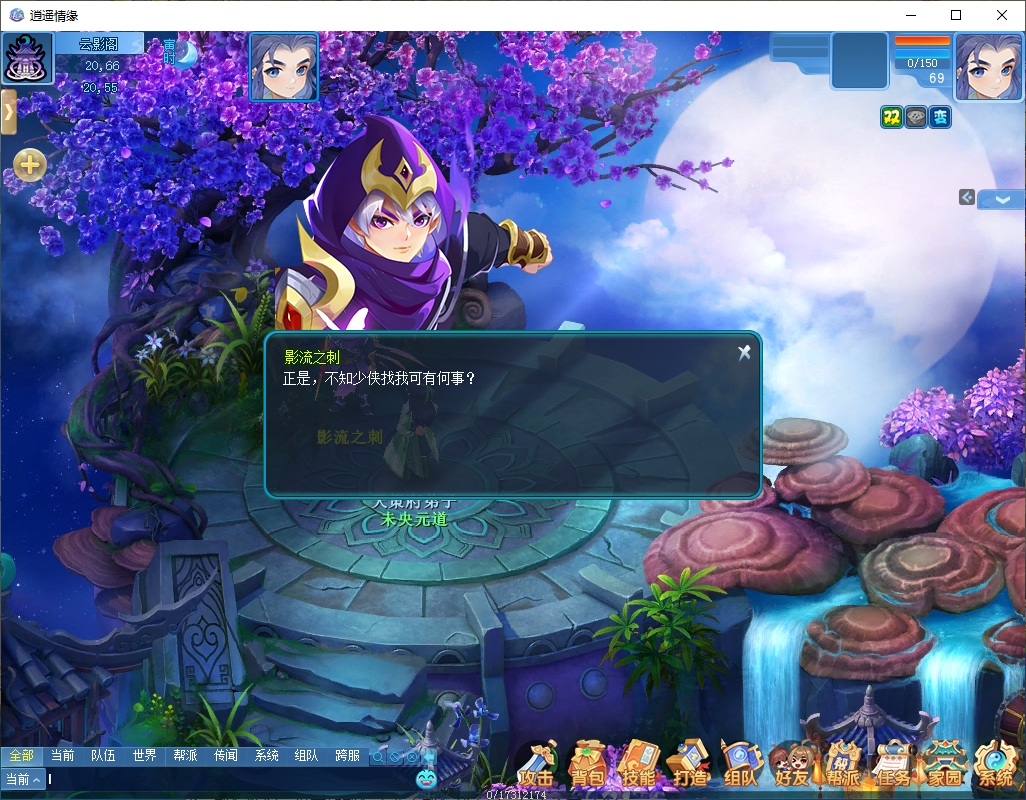Open the 技能 skills panel

pos(638,767)
